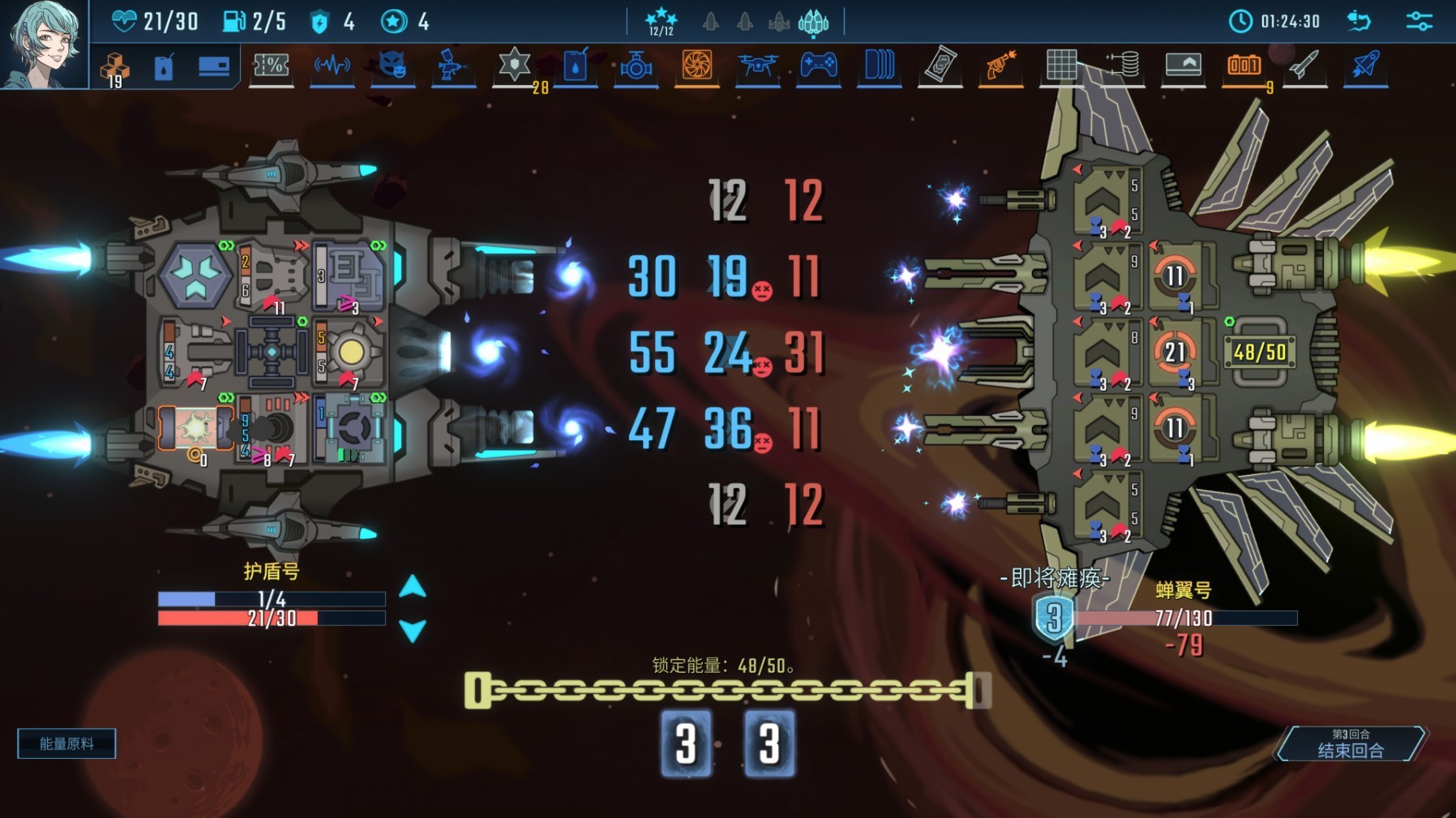Select the spray gun item
Screen dimensions: 1456x818
pyautogui.click(x=452, y=66)
